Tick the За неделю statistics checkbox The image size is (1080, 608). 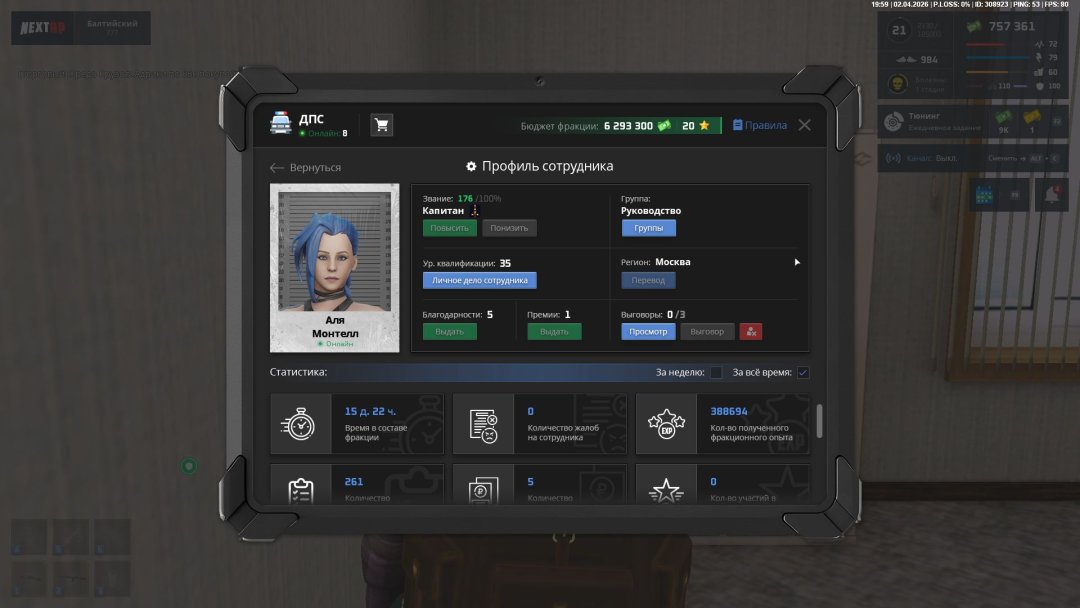pyautogui.click(x=716, y=373)
